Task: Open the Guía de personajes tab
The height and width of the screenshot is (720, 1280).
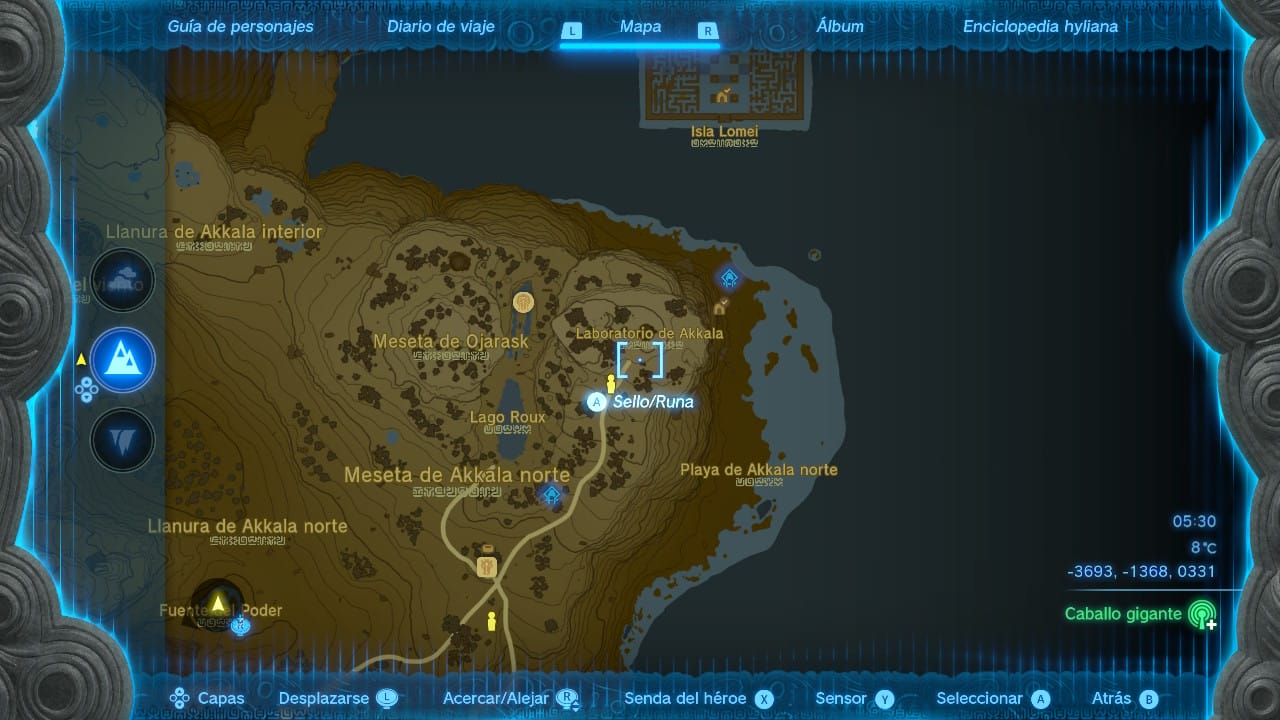Action: (240, 27)
